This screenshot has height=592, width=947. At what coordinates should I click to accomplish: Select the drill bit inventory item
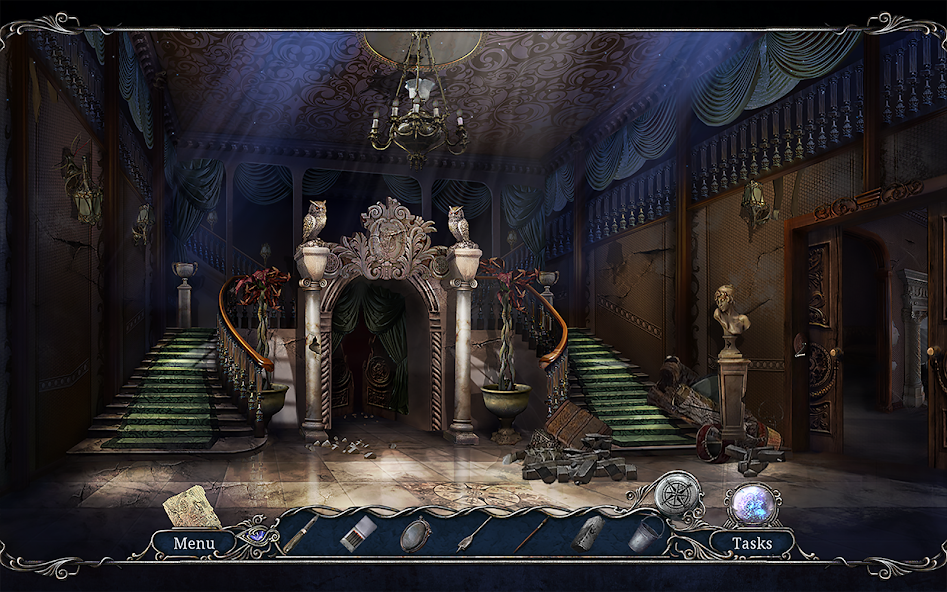click(473, 533)
